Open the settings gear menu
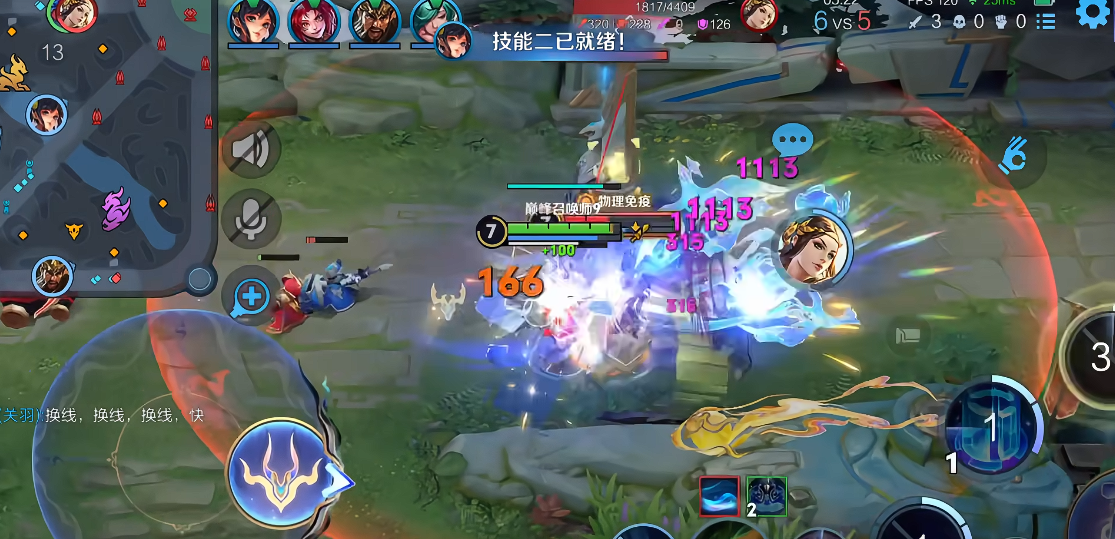Viewport: 1115px width, 539px height. [1093, 14]
